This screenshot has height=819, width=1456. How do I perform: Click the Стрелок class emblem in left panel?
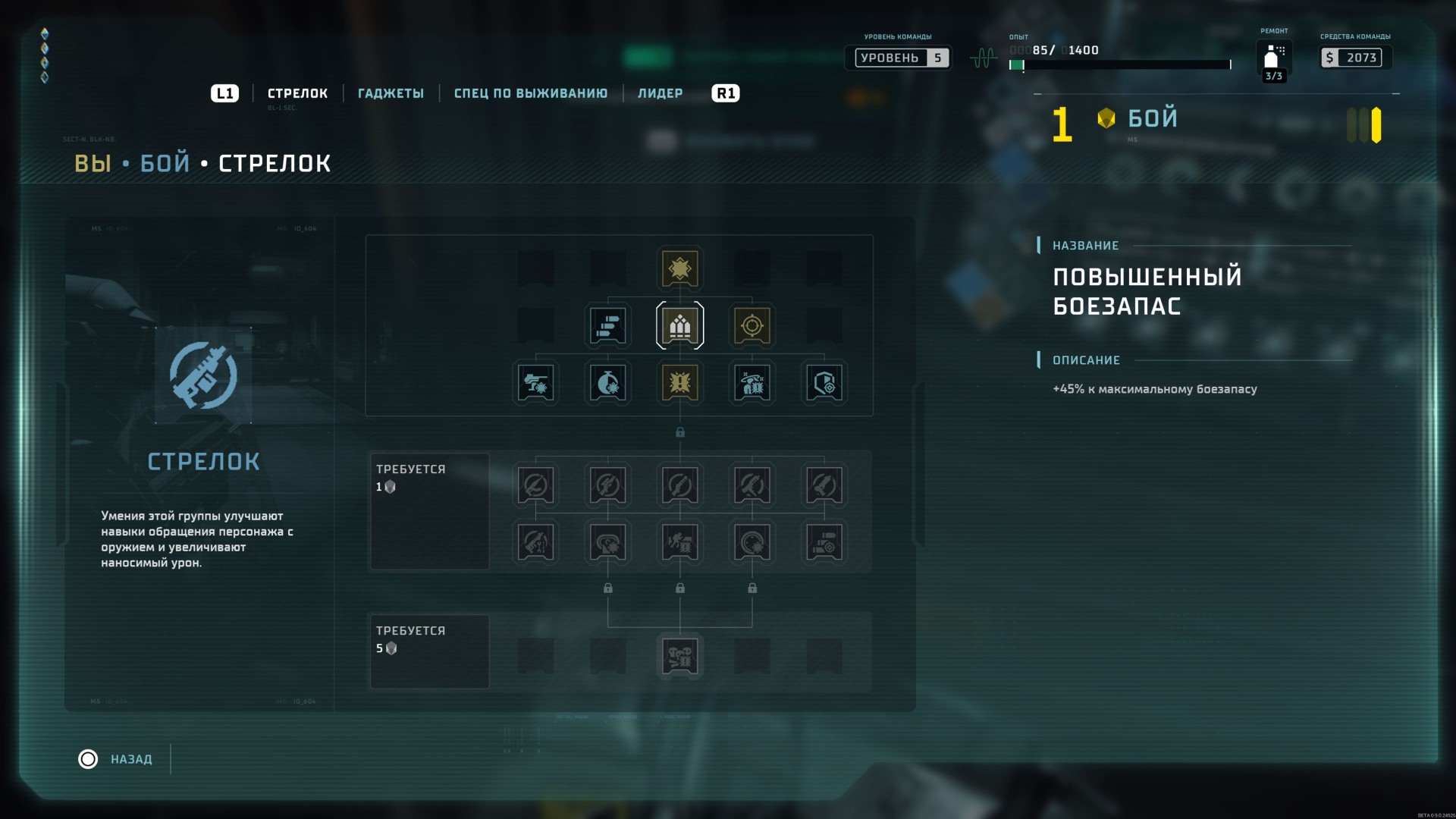202,377
